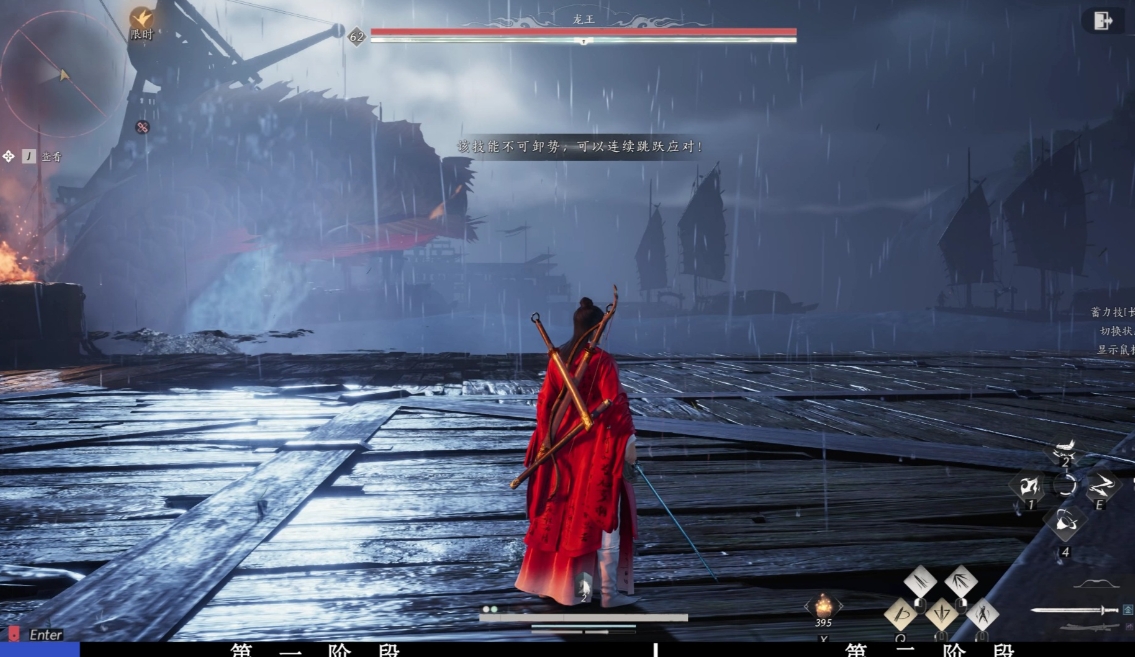
Task: Activate the fan-burst martial skill diamond
Action: click(x=960, y=580)
